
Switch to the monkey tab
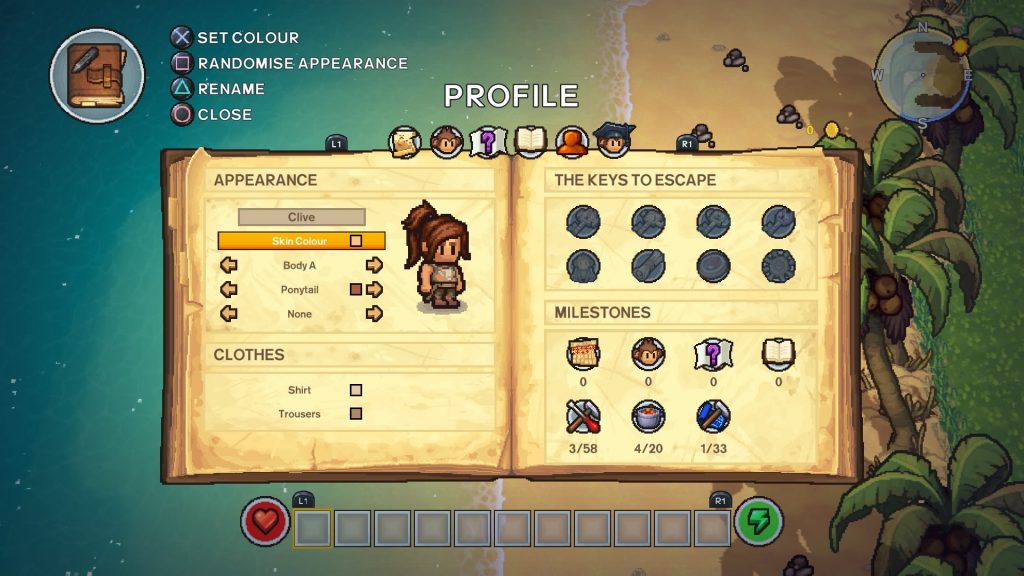pyautogui.click(x=446, y=142)
